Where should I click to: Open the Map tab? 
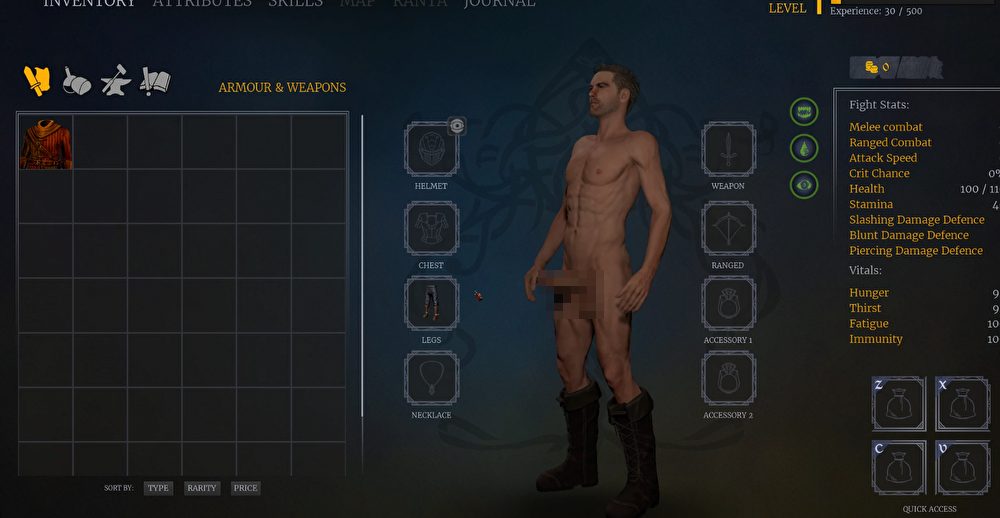pos(357,4)
